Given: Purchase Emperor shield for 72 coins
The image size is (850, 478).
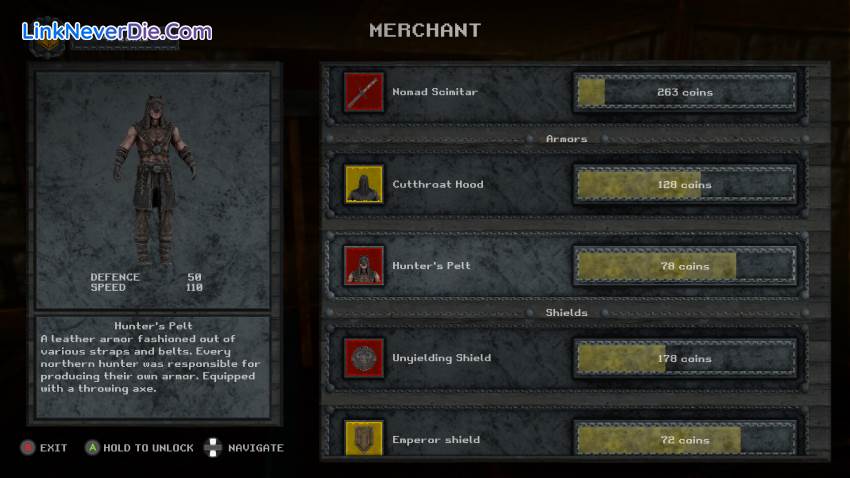Looking at the screenshot, I should pos(685,440).
